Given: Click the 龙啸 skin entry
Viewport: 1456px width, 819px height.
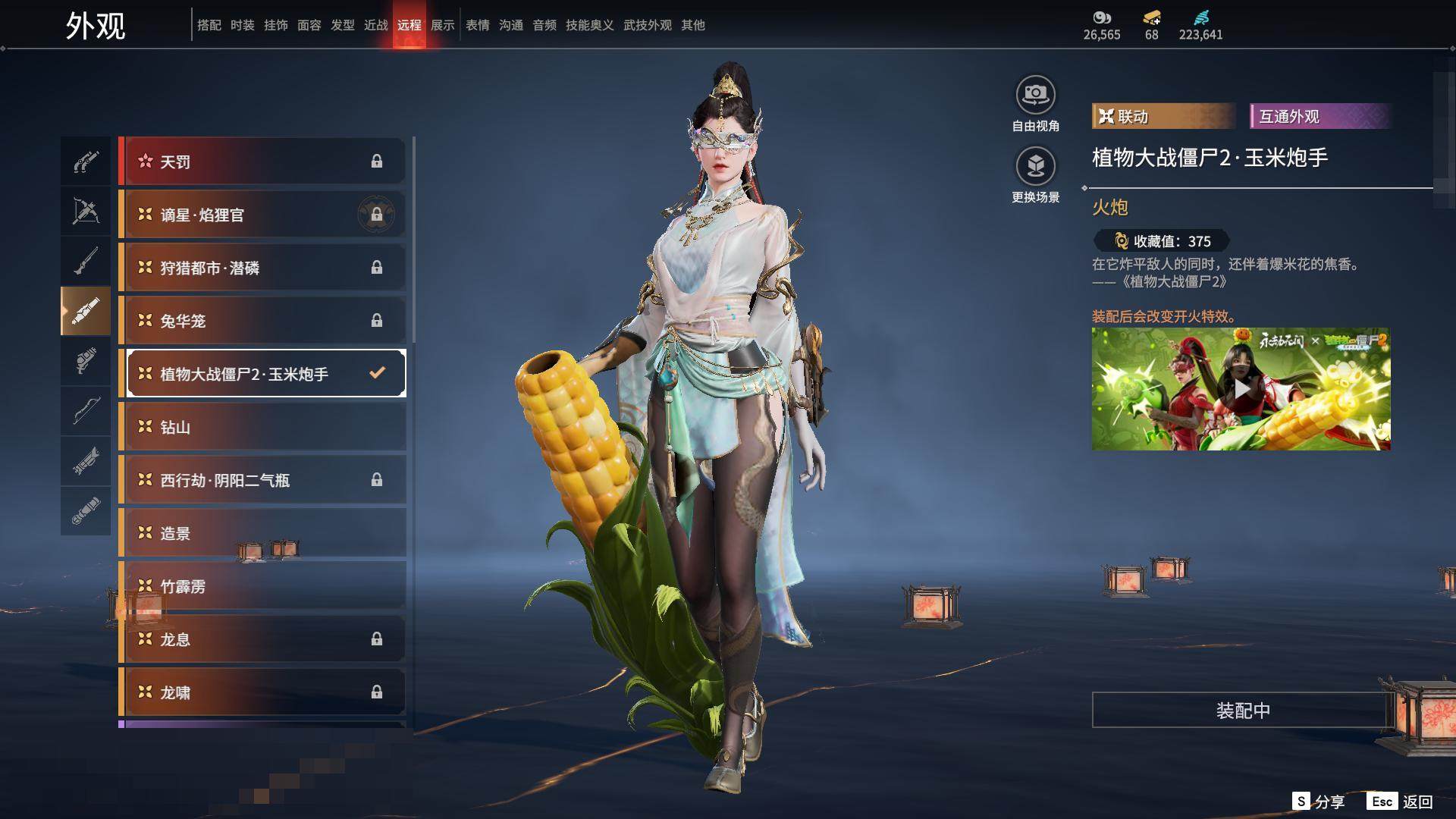Looking at the screenshot, I should (262, 692).
